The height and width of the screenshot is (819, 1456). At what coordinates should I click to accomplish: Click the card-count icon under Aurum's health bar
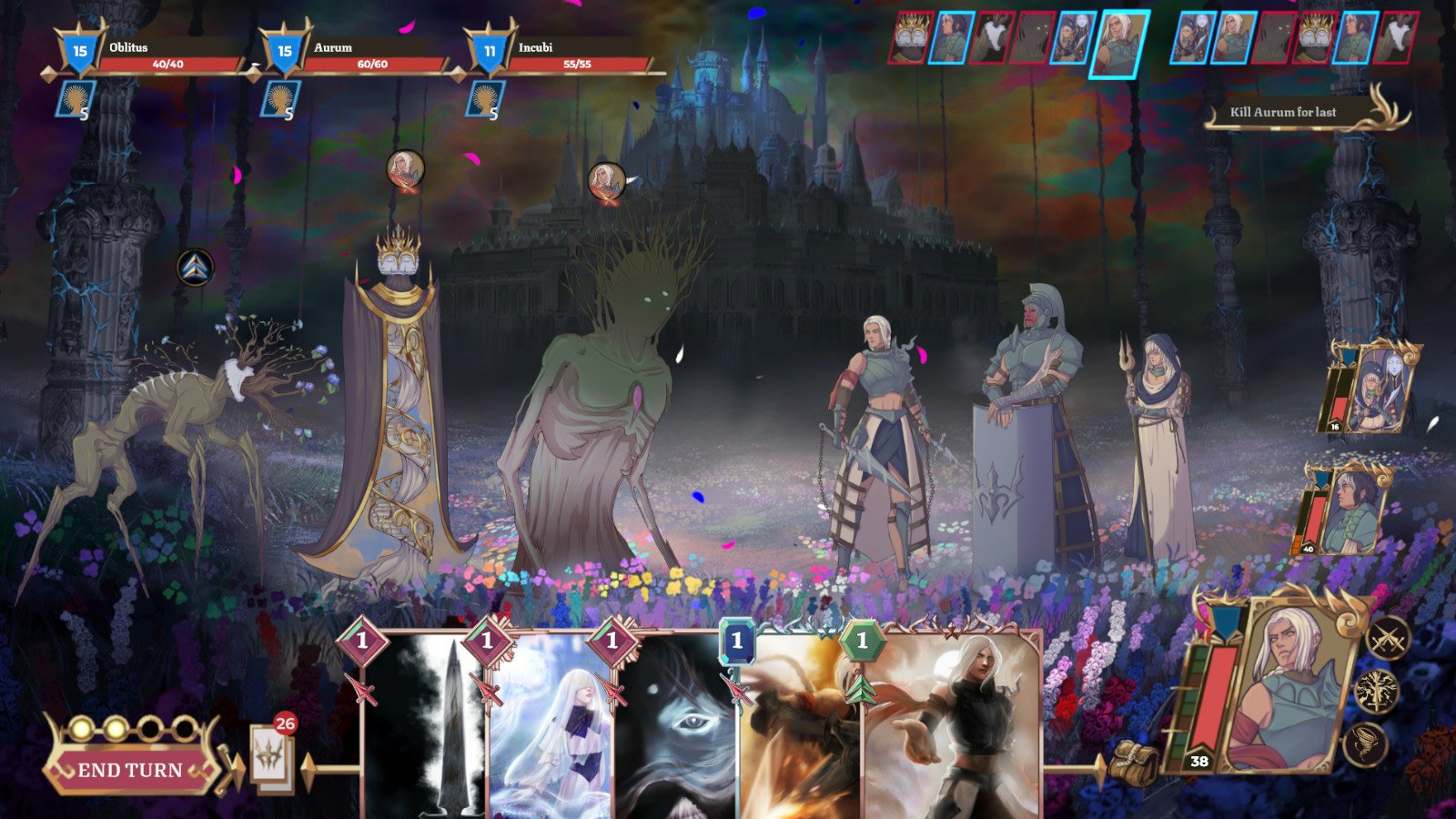[282, 100]
